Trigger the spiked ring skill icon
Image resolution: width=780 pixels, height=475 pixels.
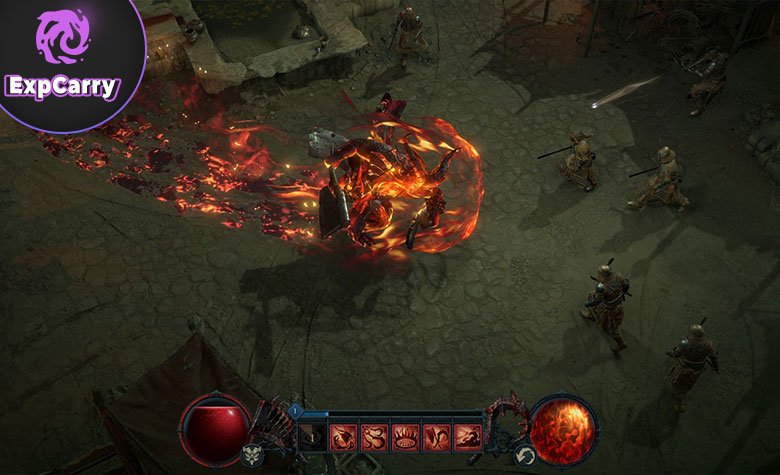coord(406,436)
